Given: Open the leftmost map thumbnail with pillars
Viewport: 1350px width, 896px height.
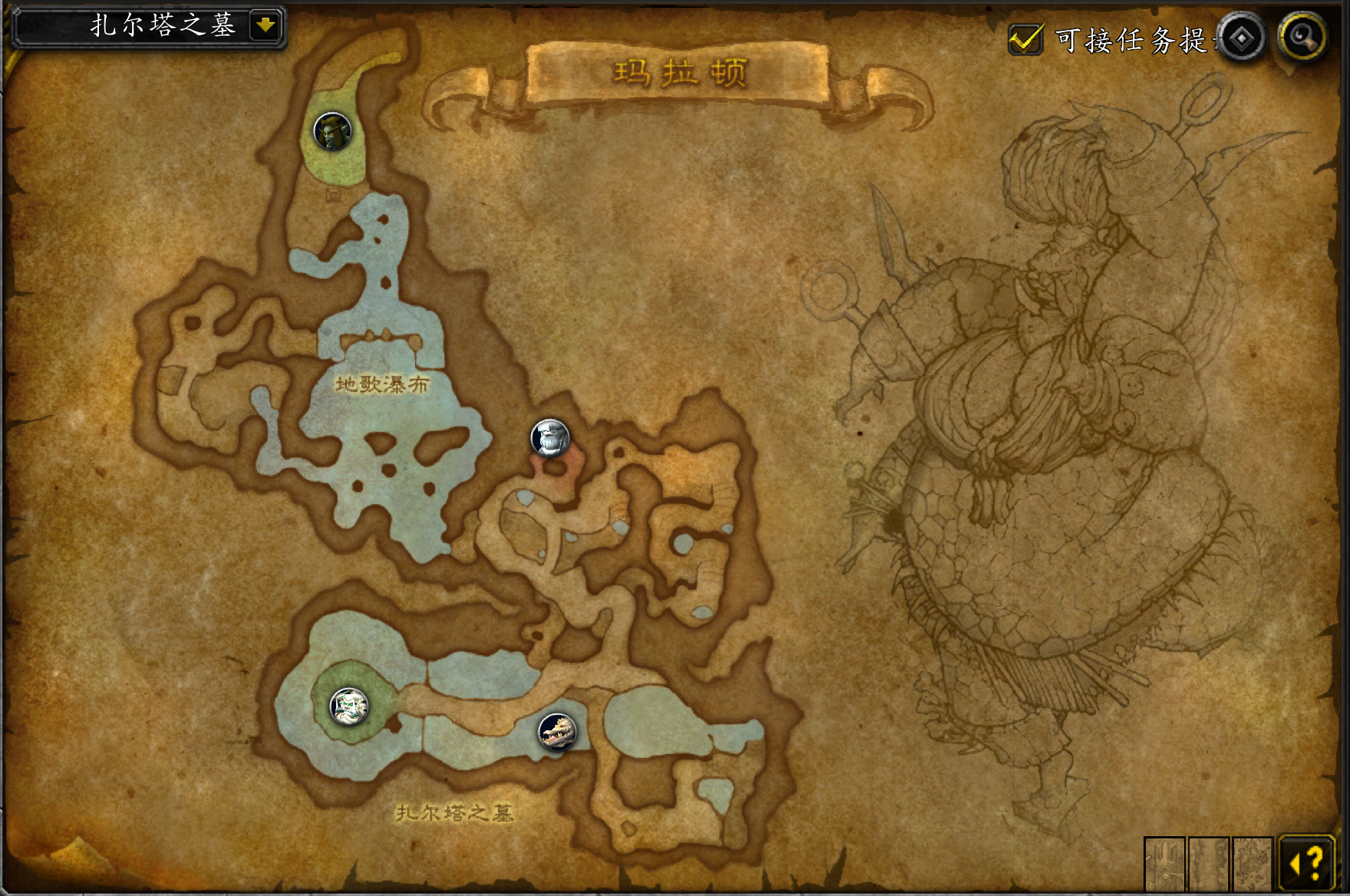Looking at the screenshot, I should (1164, 863).
